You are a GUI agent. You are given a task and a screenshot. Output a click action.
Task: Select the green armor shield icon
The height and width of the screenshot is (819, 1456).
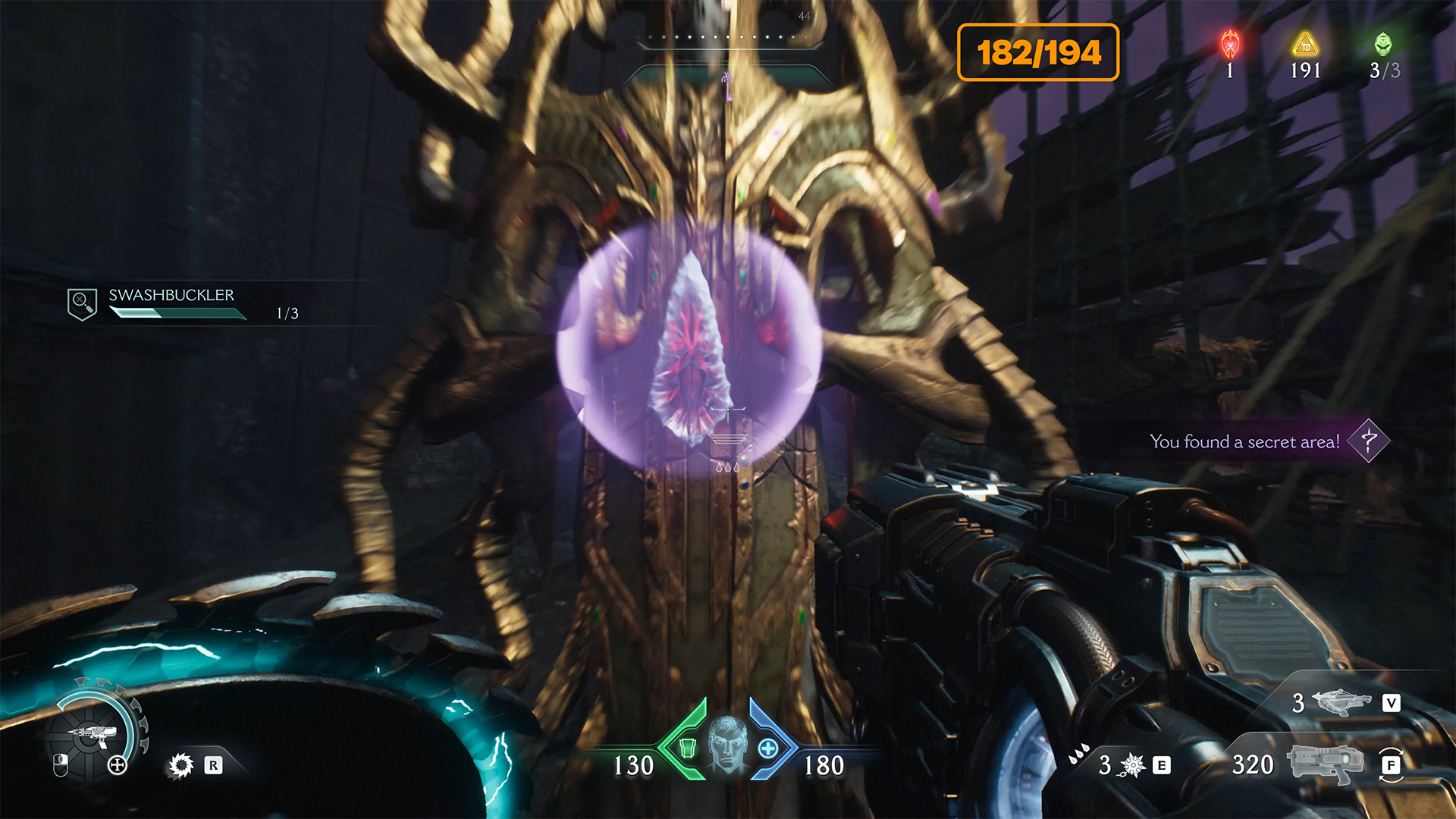(x=688, y=748)
